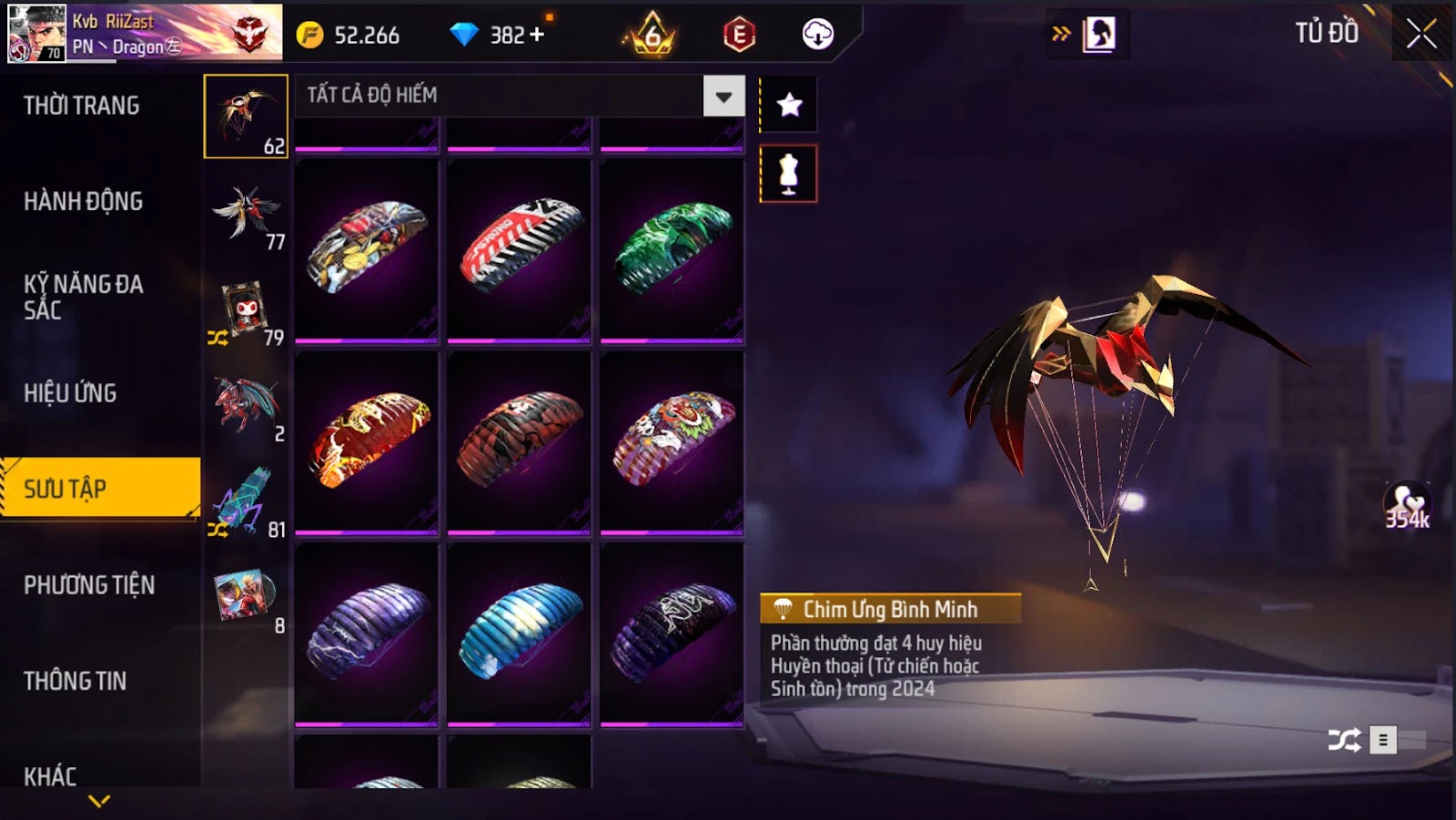
Task: Toggle the shuffle random skin button
Action: click(1344, 740)
